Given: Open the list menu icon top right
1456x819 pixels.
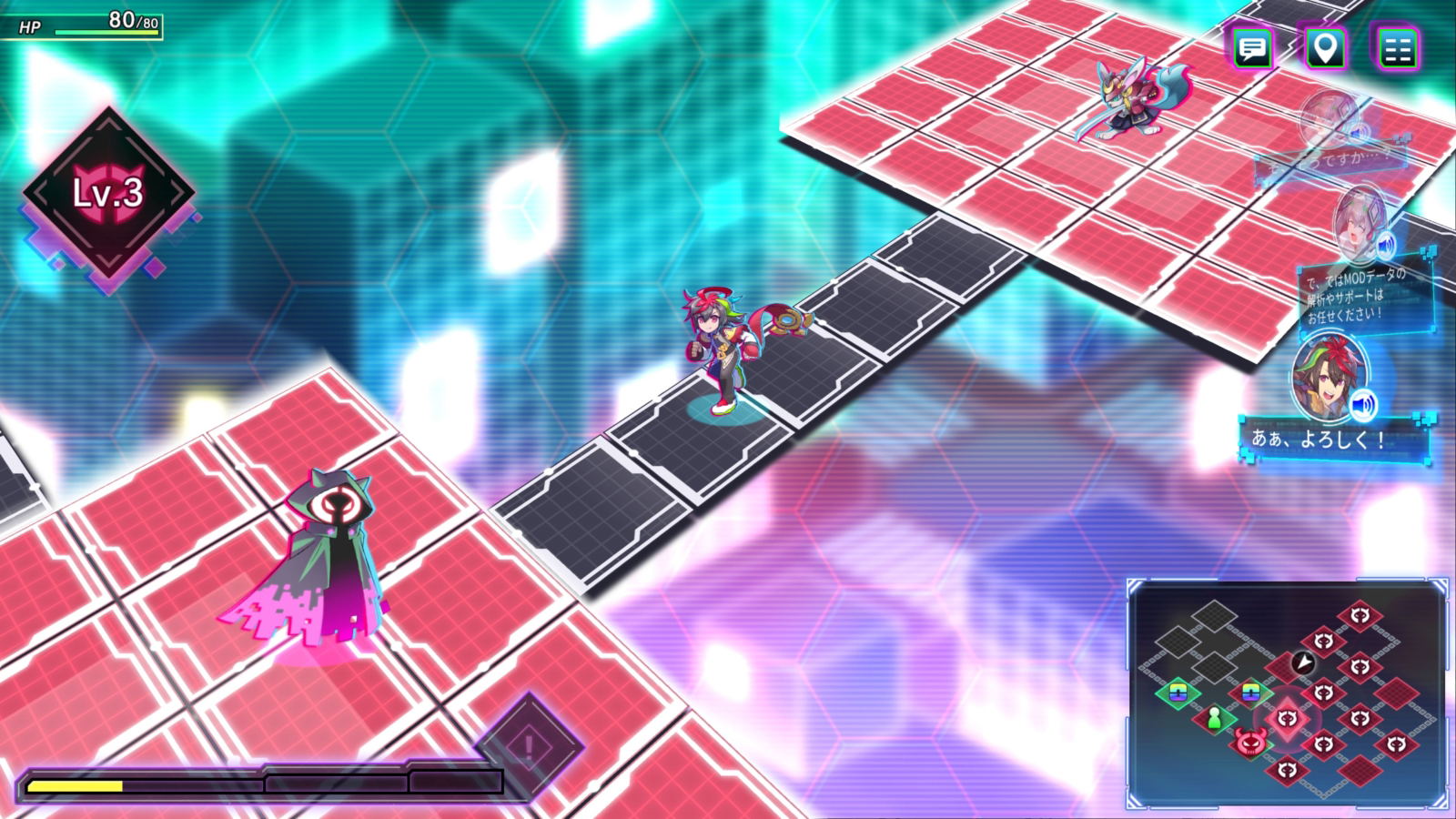Looking at the screenshot, I should pyautogui.click(x=1401, y=50).
